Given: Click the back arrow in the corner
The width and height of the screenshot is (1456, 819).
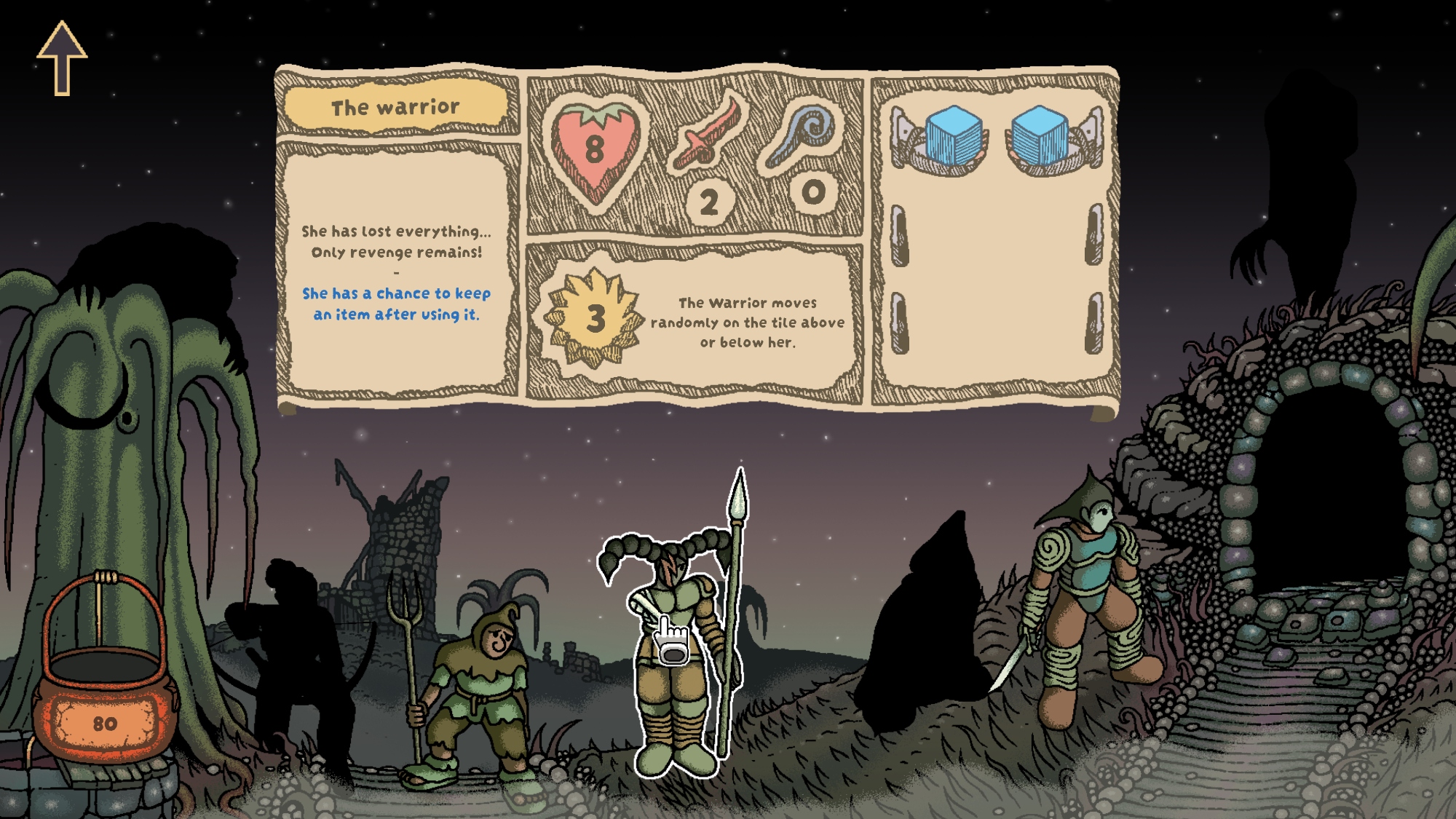Looking at the screenshot, I should pos(62,58).
